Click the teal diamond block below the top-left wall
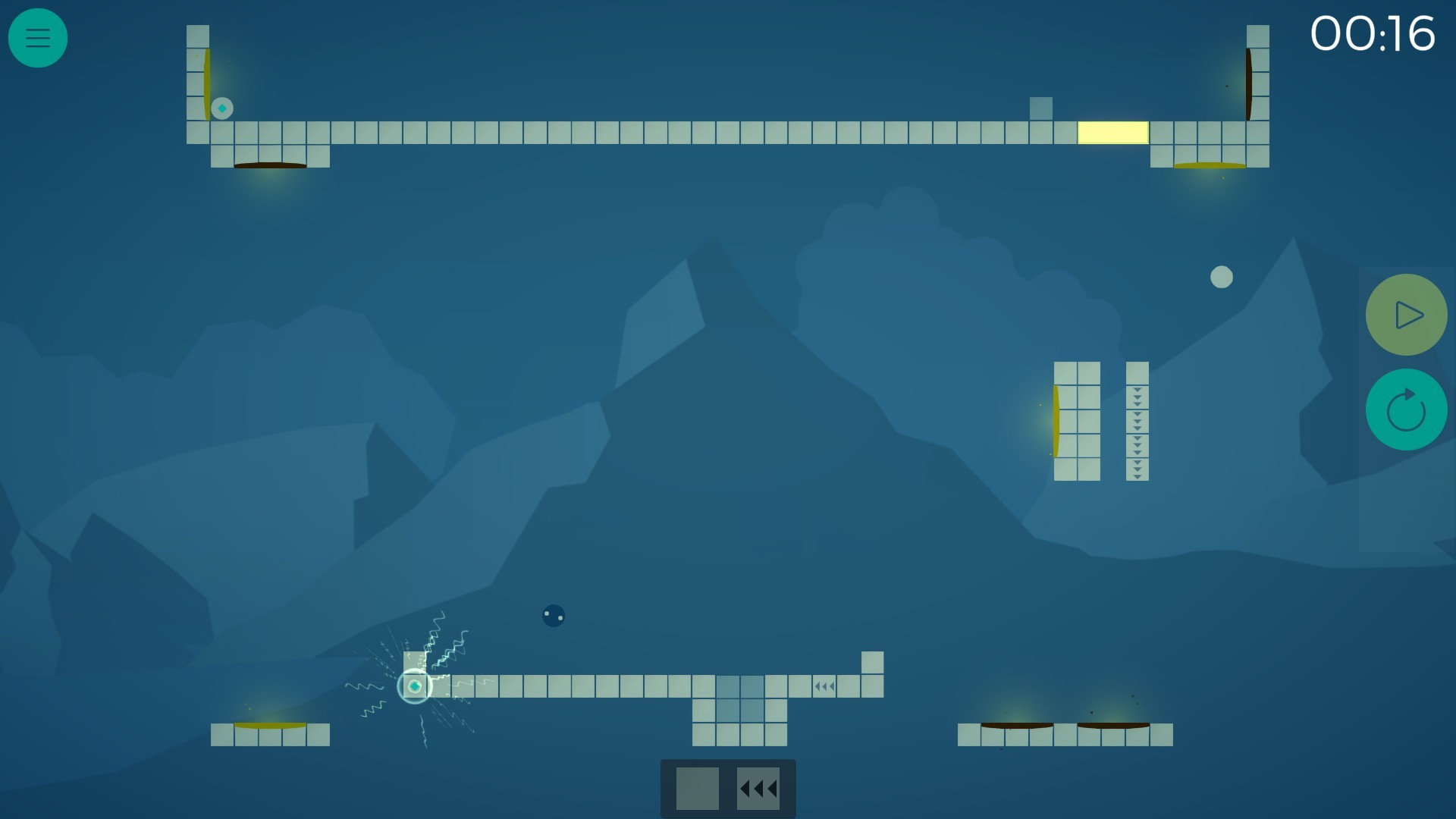1456x819 pixels. tap(221, 108)
